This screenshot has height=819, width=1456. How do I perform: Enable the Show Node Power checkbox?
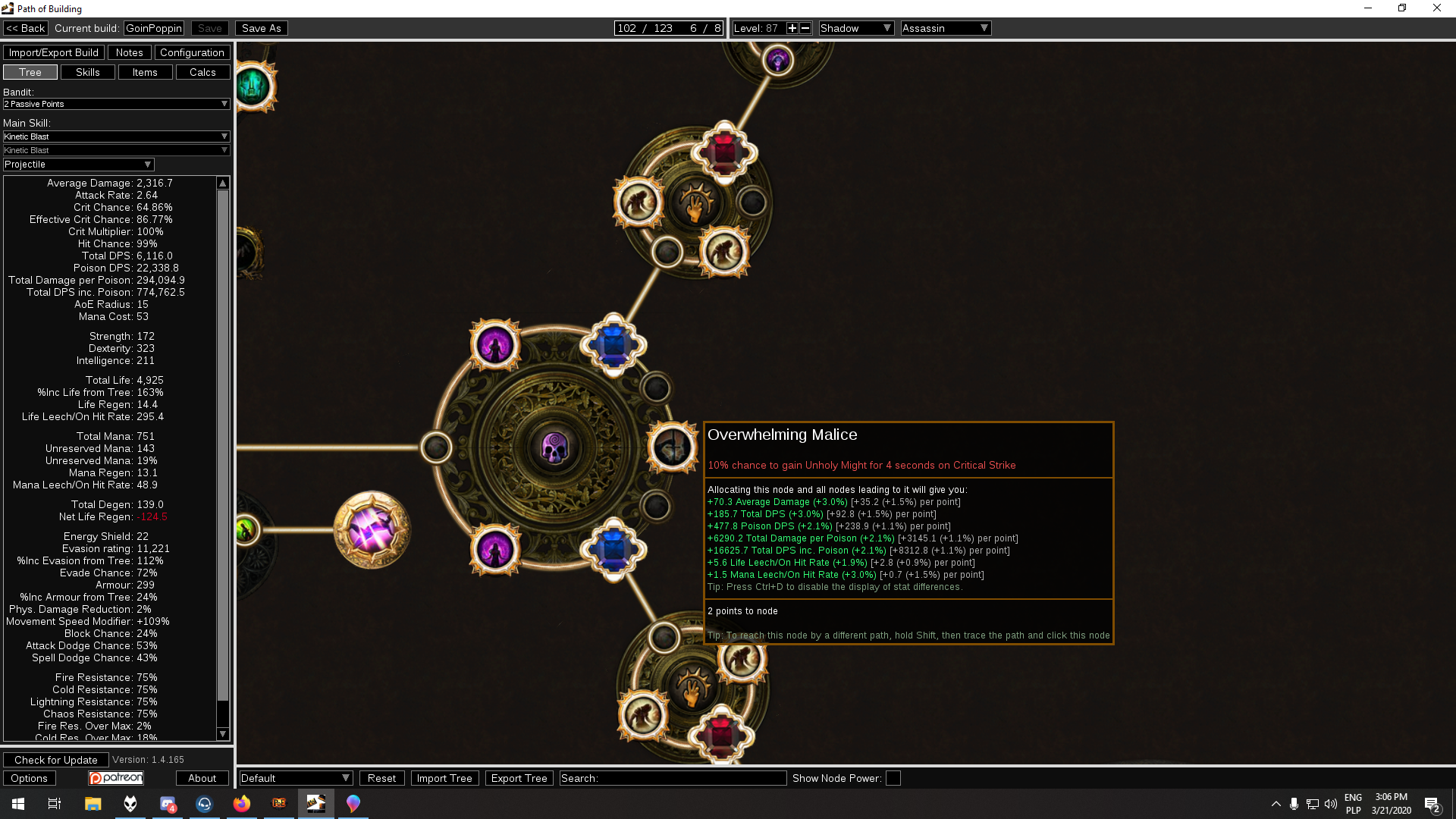tap(893, 778)
